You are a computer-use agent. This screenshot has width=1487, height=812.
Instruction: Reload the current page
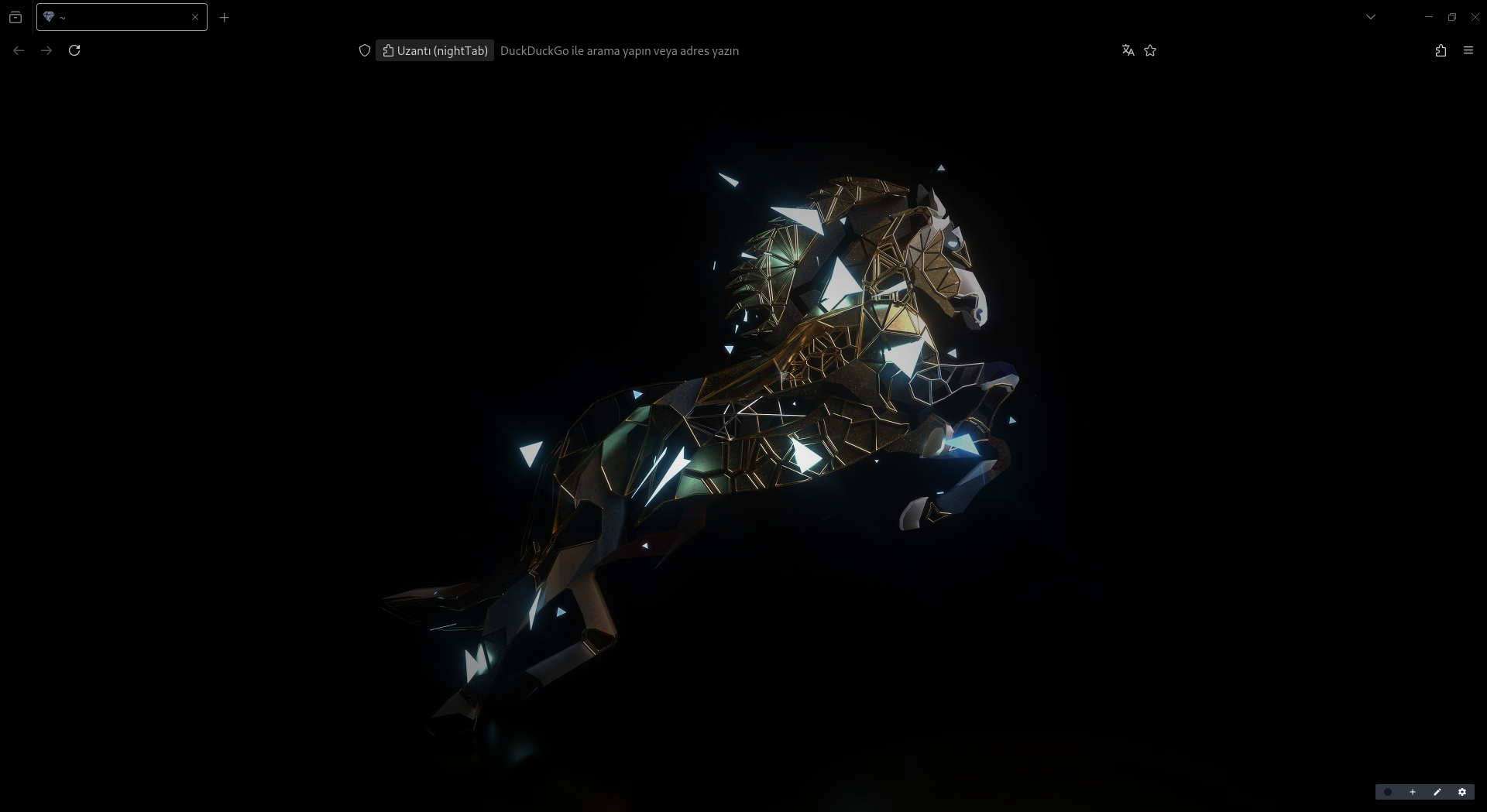click(x=74, y=50)
